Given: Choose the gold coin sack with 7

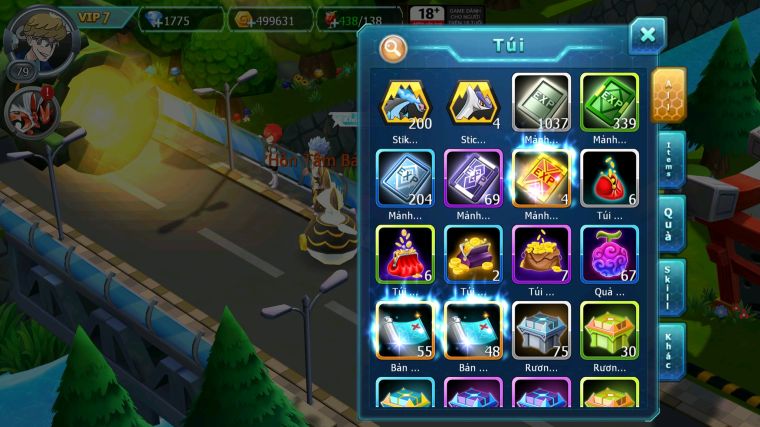Looking at the screenshot, I should point(541,254).
